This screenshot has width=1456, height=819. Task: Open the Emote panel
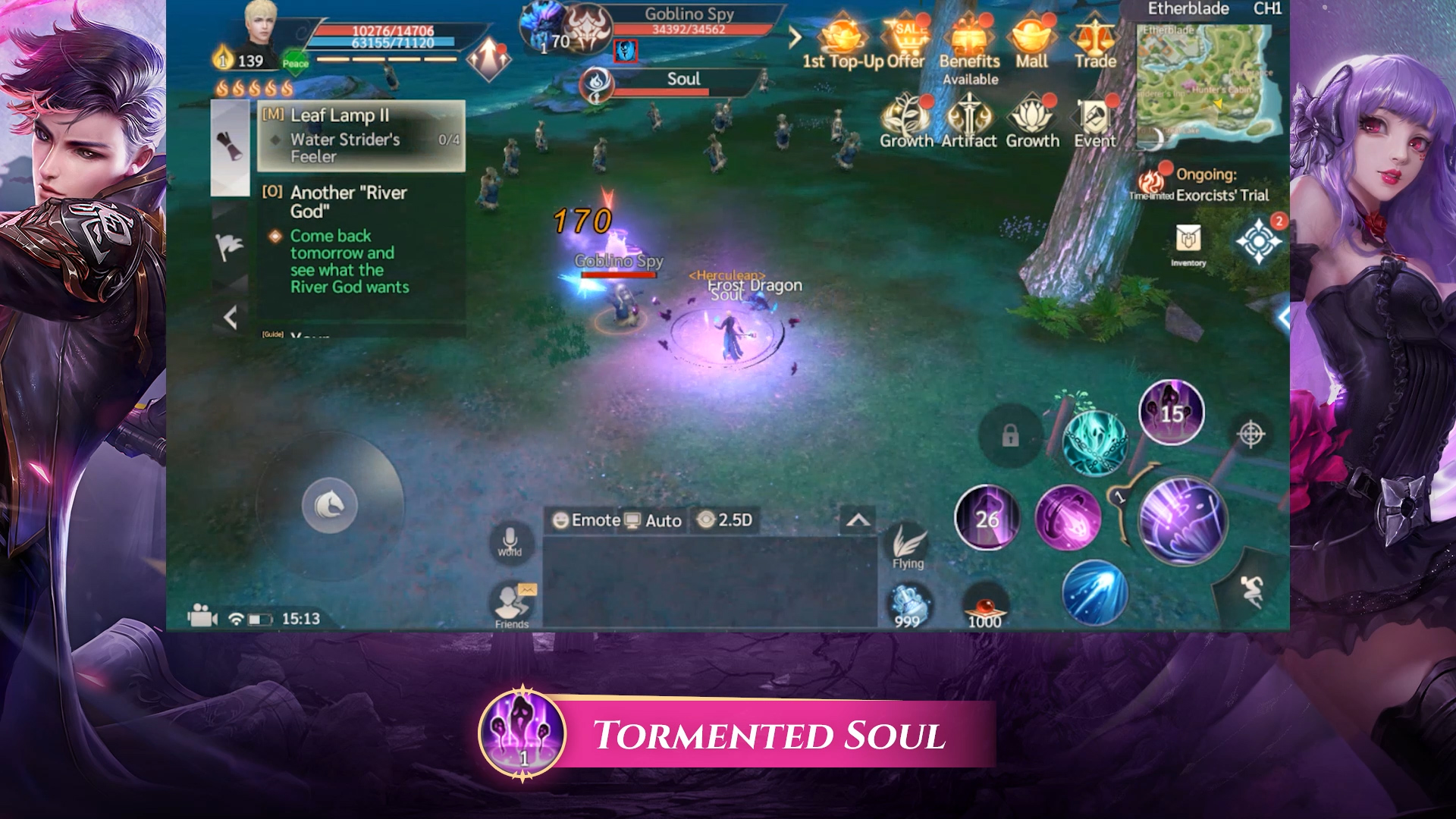[586, 520]
